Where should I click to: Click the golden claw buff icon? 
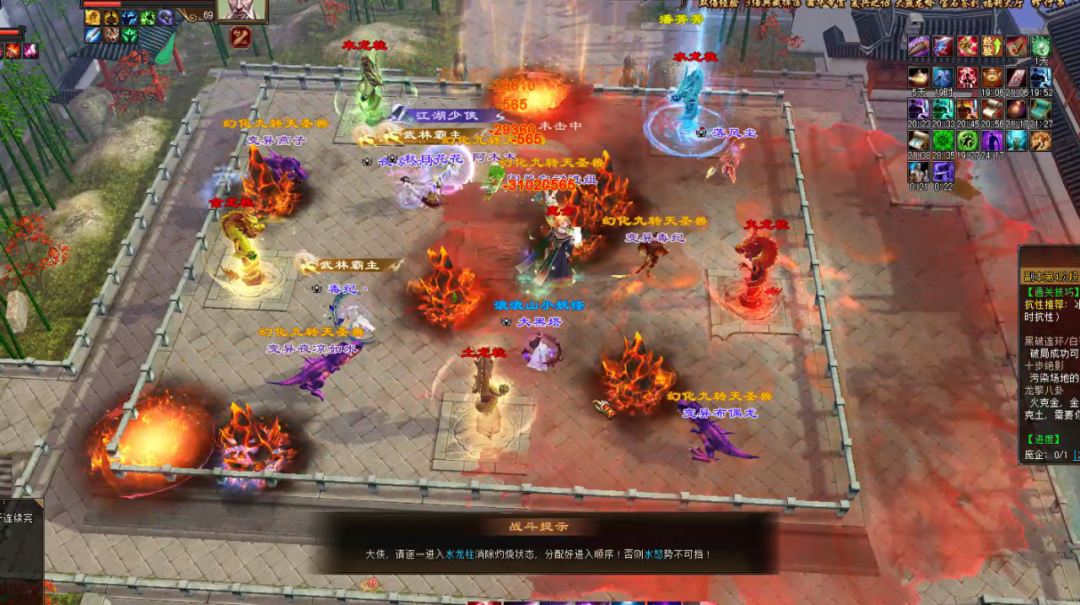coord(1041,140)
